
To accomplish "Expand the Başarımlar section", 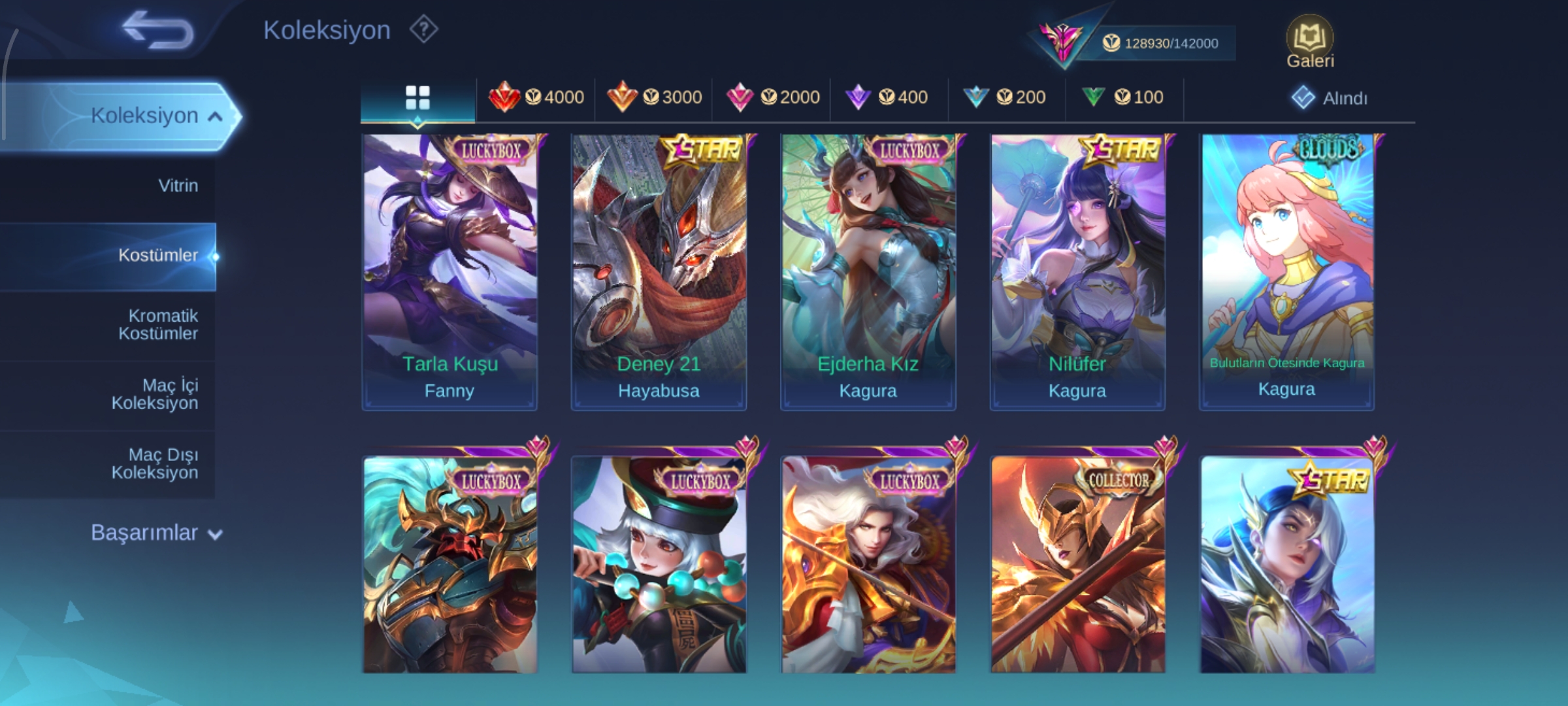I will (157, 533).
